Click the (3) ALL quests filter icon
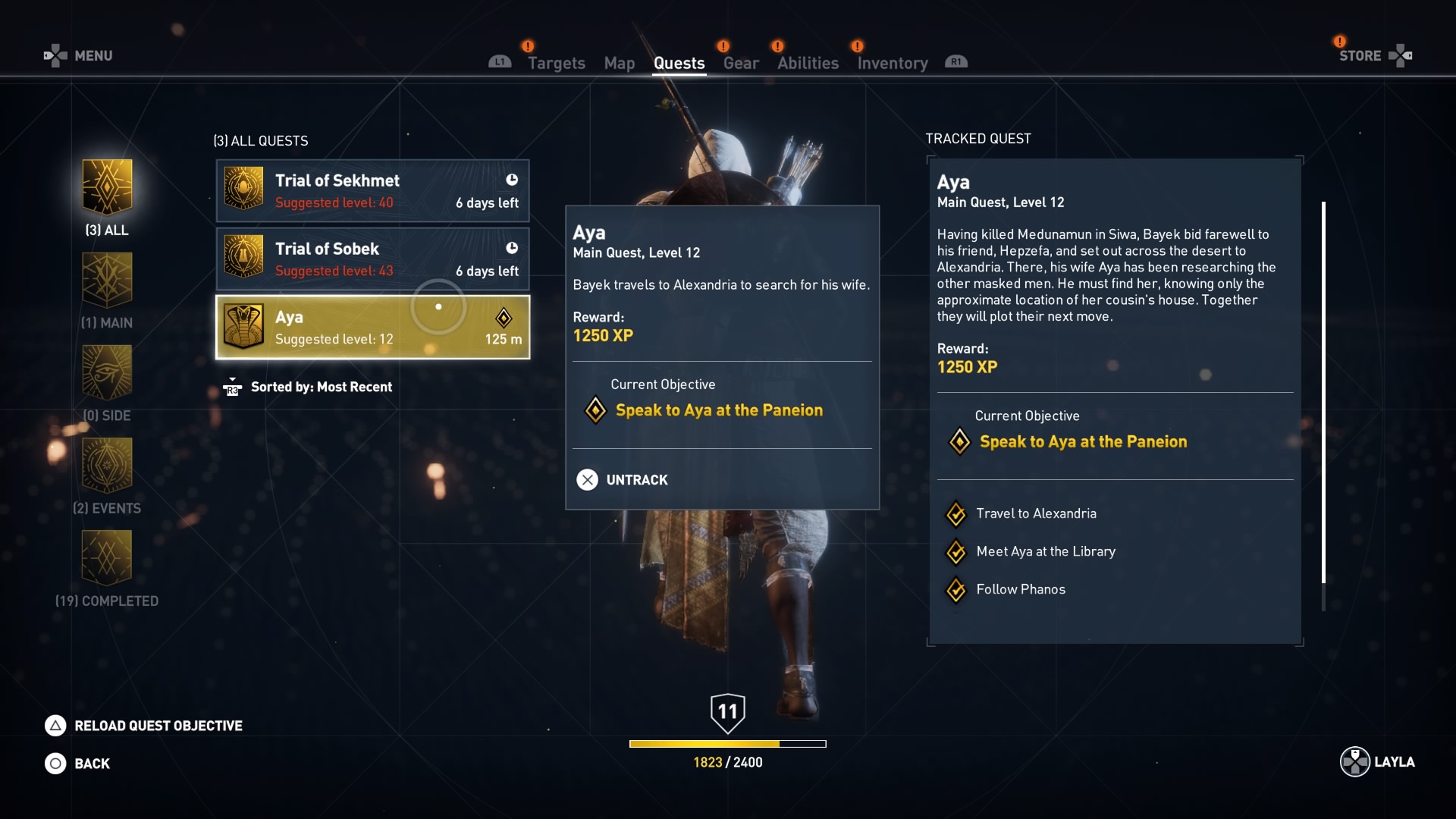This screenshot has height=819, width=1456. click(x=107, y=186)
